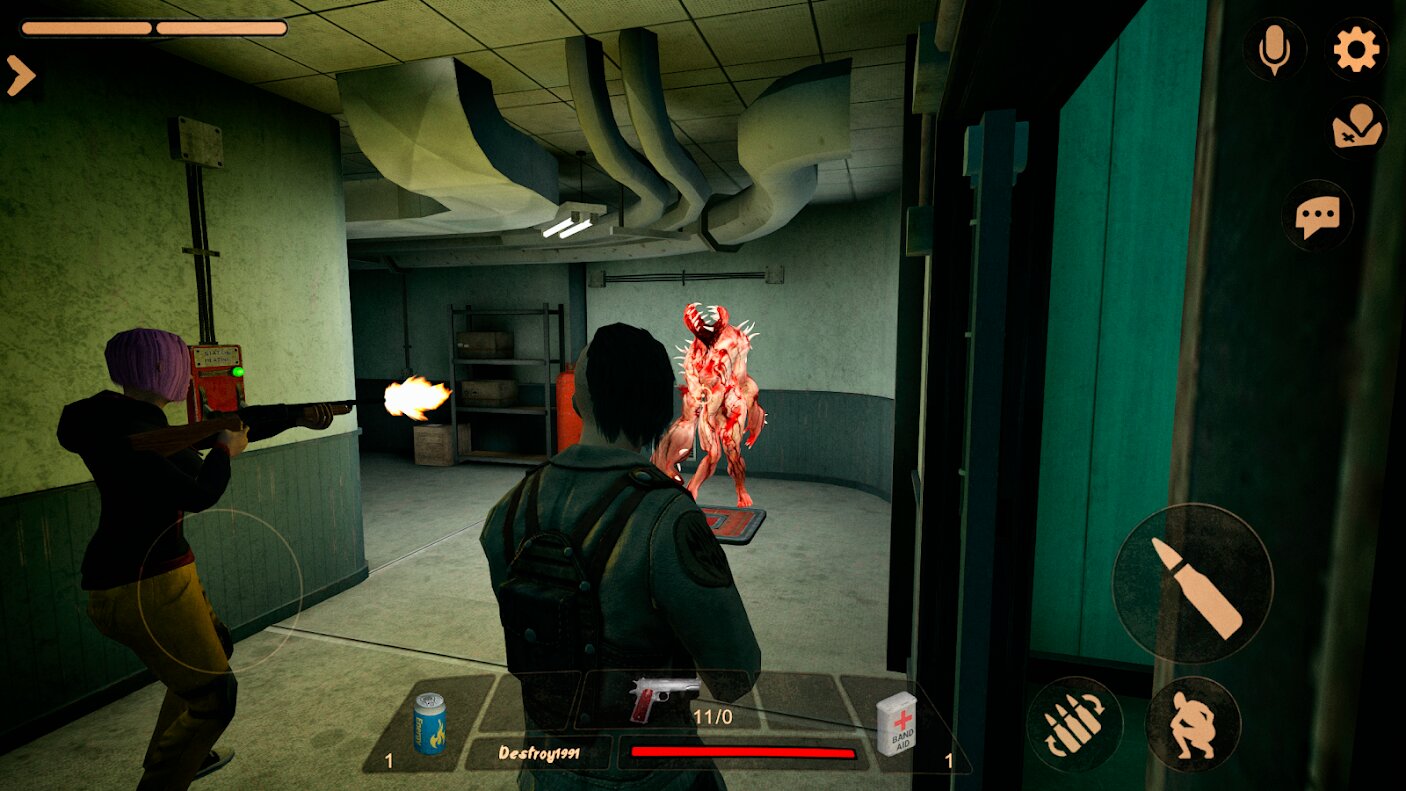Select the energy drink can slot
The image size is (1406, 791).
(x=429, y=722)
